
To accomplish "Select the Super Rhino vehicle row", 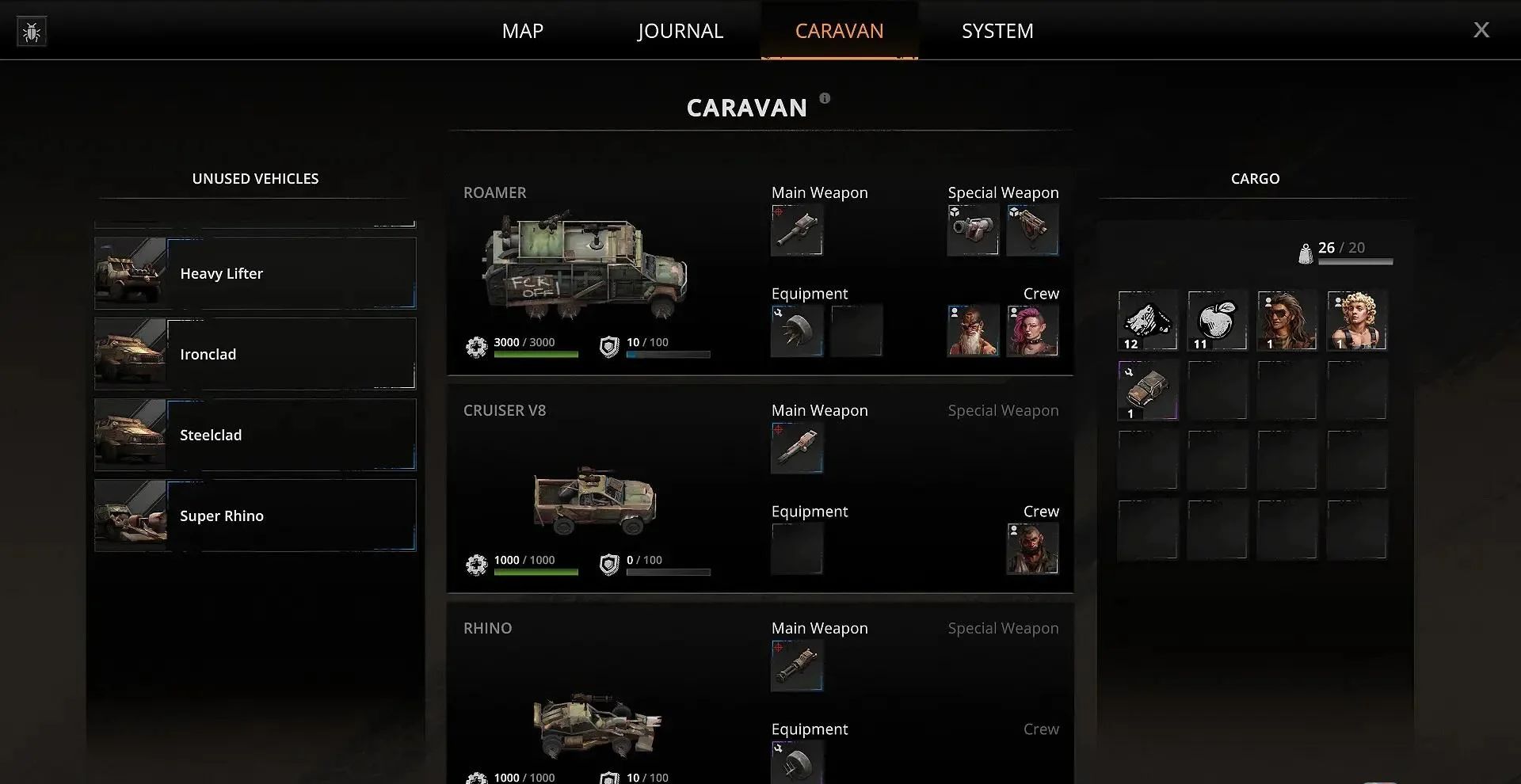I will (x=255, y=516).
